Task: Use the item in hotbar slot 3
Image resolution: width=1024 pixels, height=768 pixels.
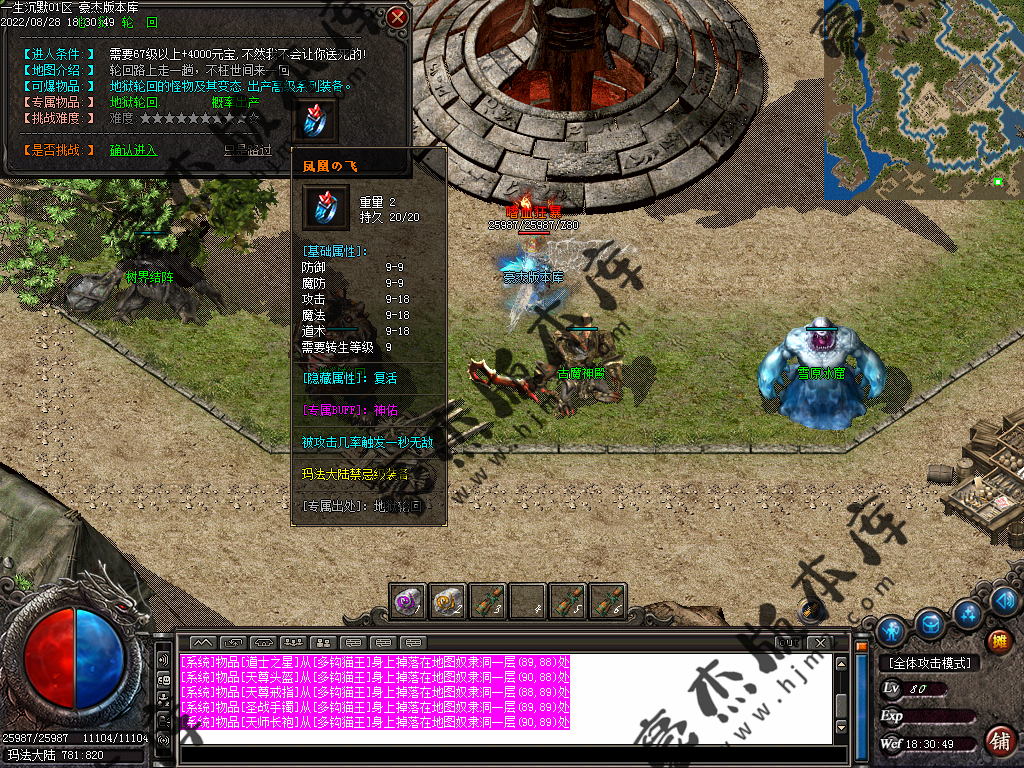Action: coord(487,601)
